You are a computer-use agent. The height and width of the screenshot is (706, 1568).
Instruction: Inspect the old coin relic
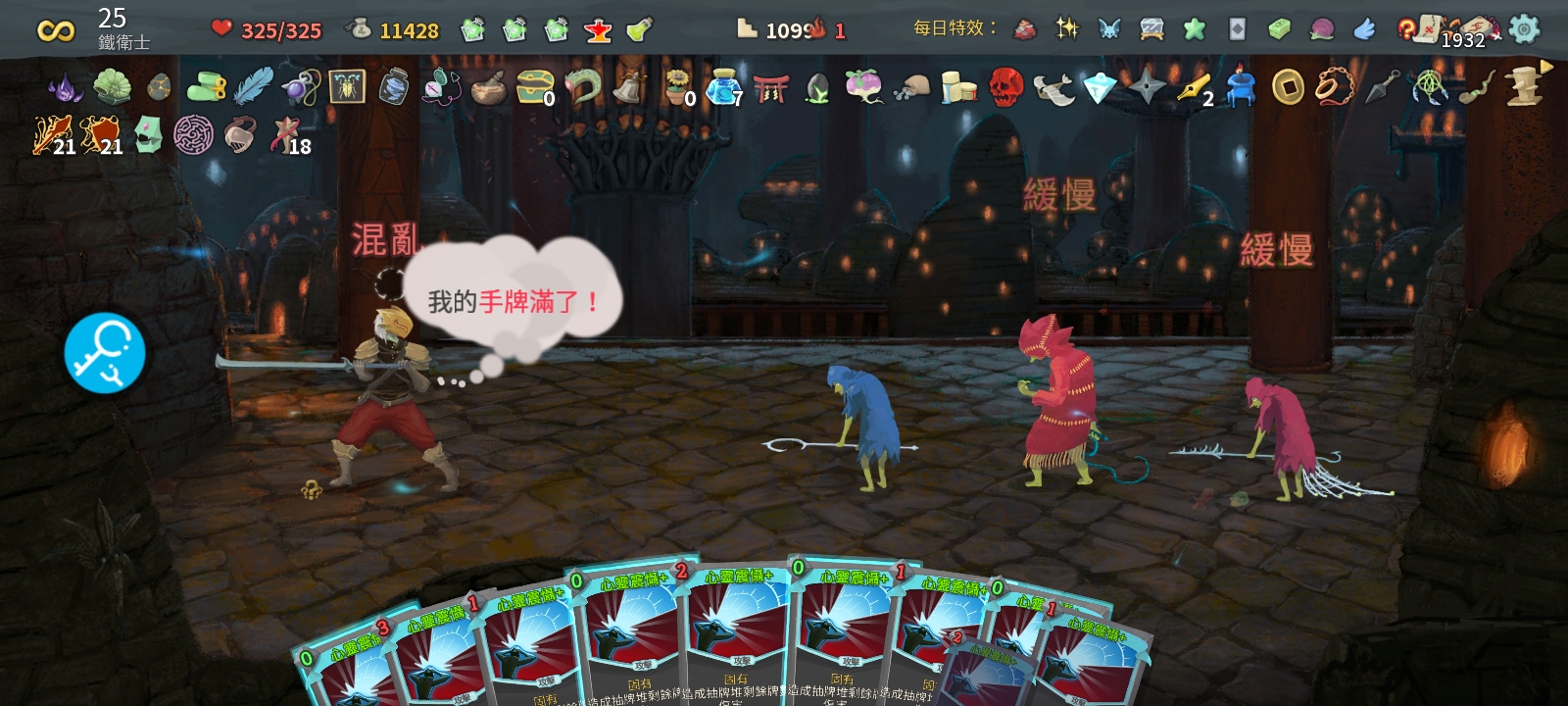pos(1288,87)
